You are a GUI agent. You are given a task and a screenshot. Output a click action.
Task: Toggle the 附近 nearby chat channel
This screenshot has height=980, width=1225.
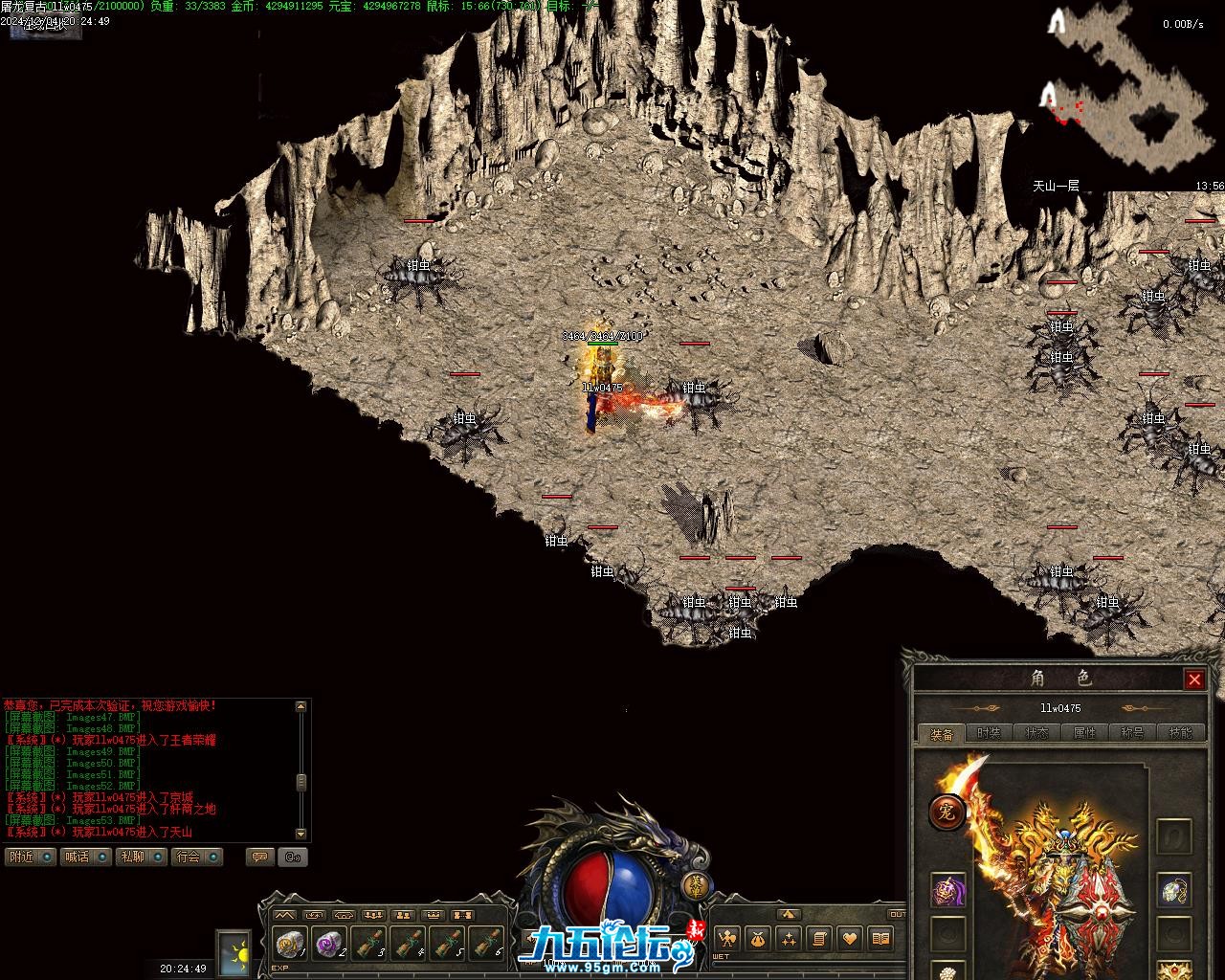(x=31, y=857)
